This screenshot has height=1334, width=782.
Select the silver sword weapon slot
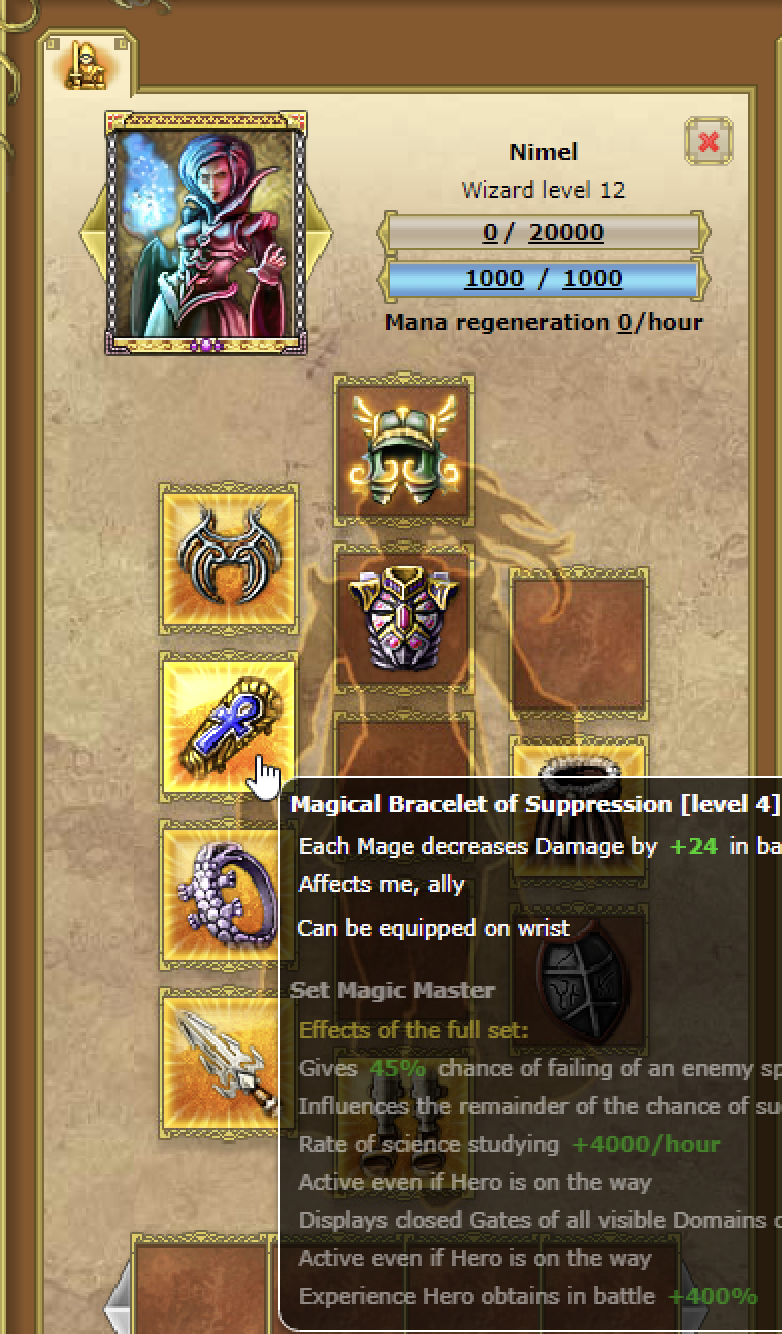224,1062
